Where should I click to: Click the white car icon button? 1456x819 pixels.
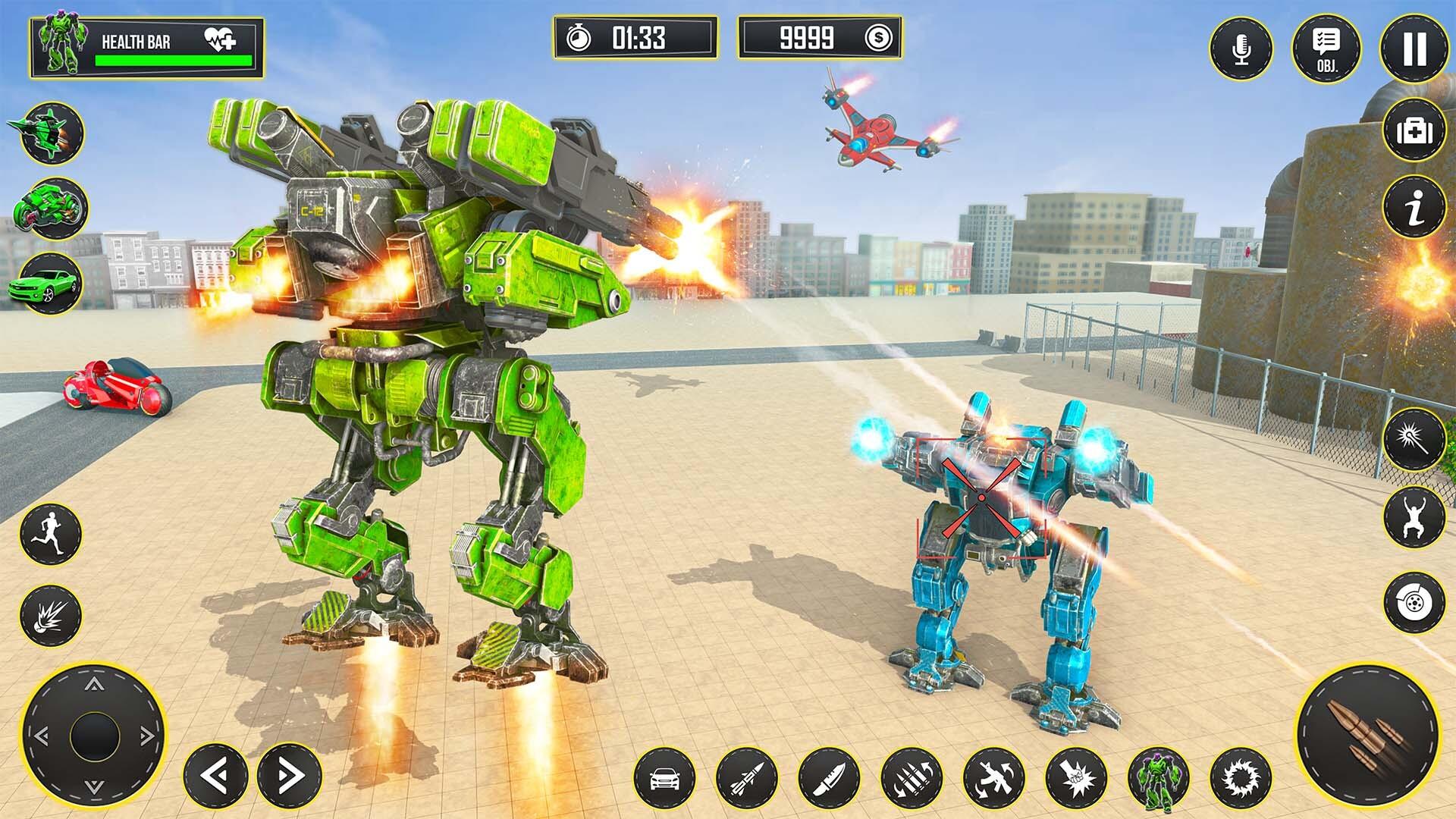tap(664, 777)
